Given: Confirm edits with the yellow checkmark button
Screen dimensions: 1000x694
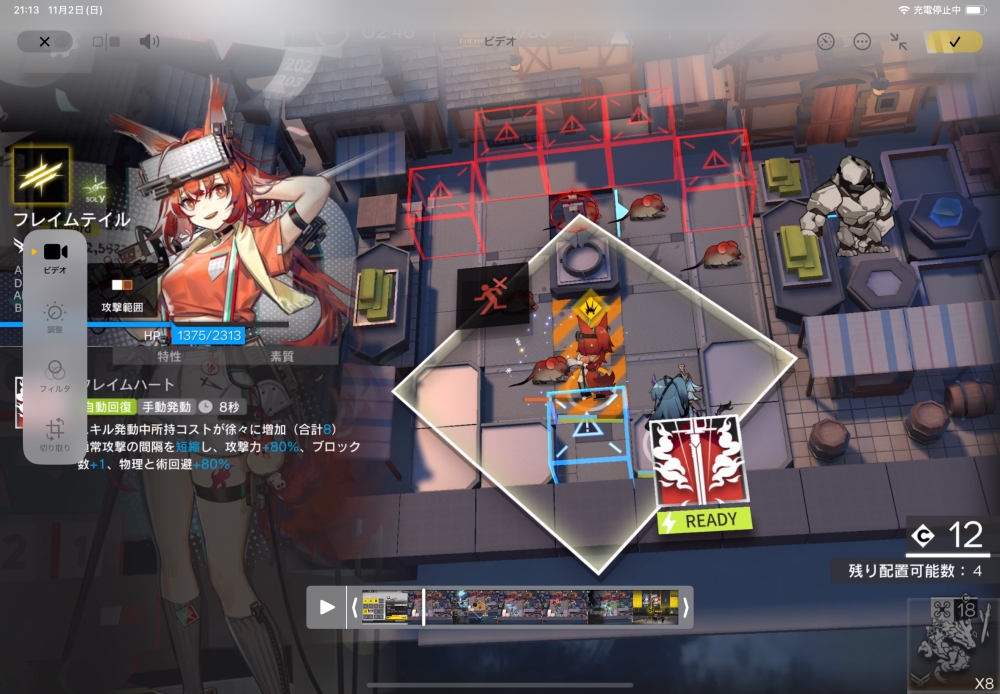Looking at the screenshot, I should (954, 42).
